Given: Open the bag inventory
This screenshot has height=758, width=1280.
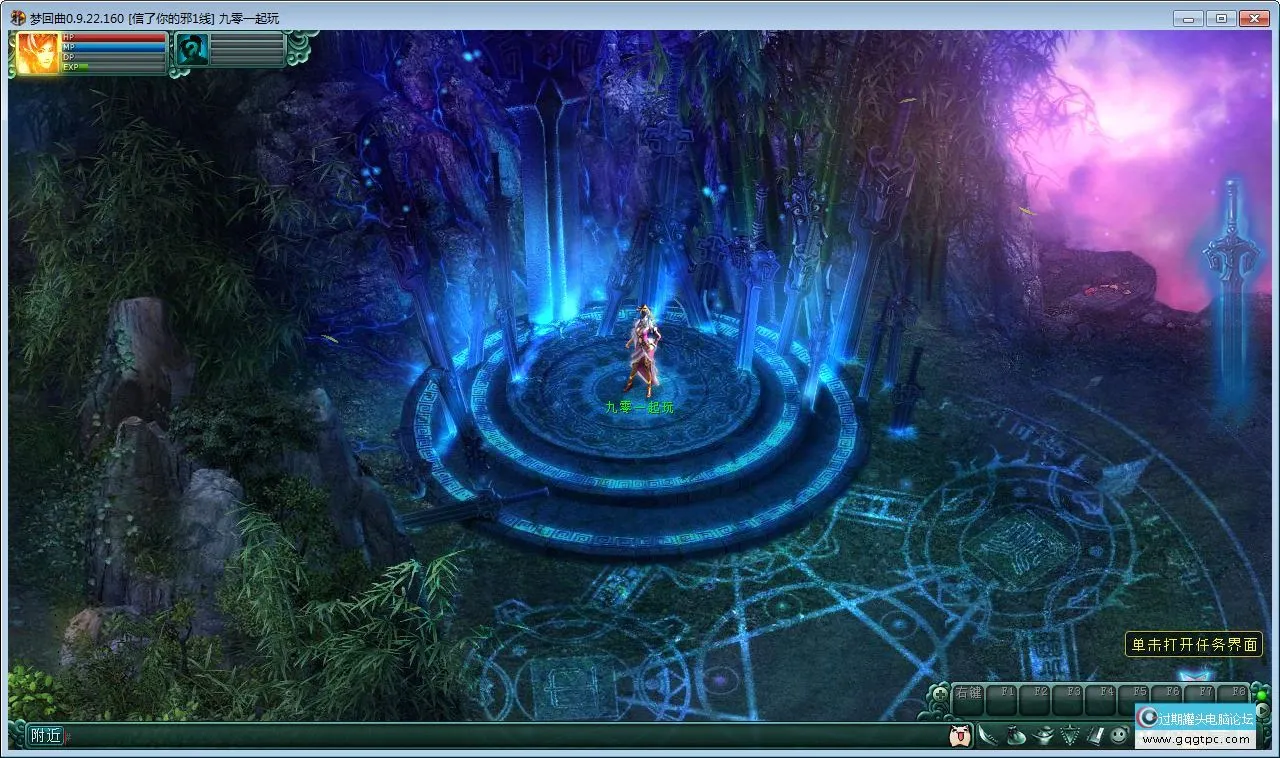Looking at the screenshot, I should (1015, 736).
